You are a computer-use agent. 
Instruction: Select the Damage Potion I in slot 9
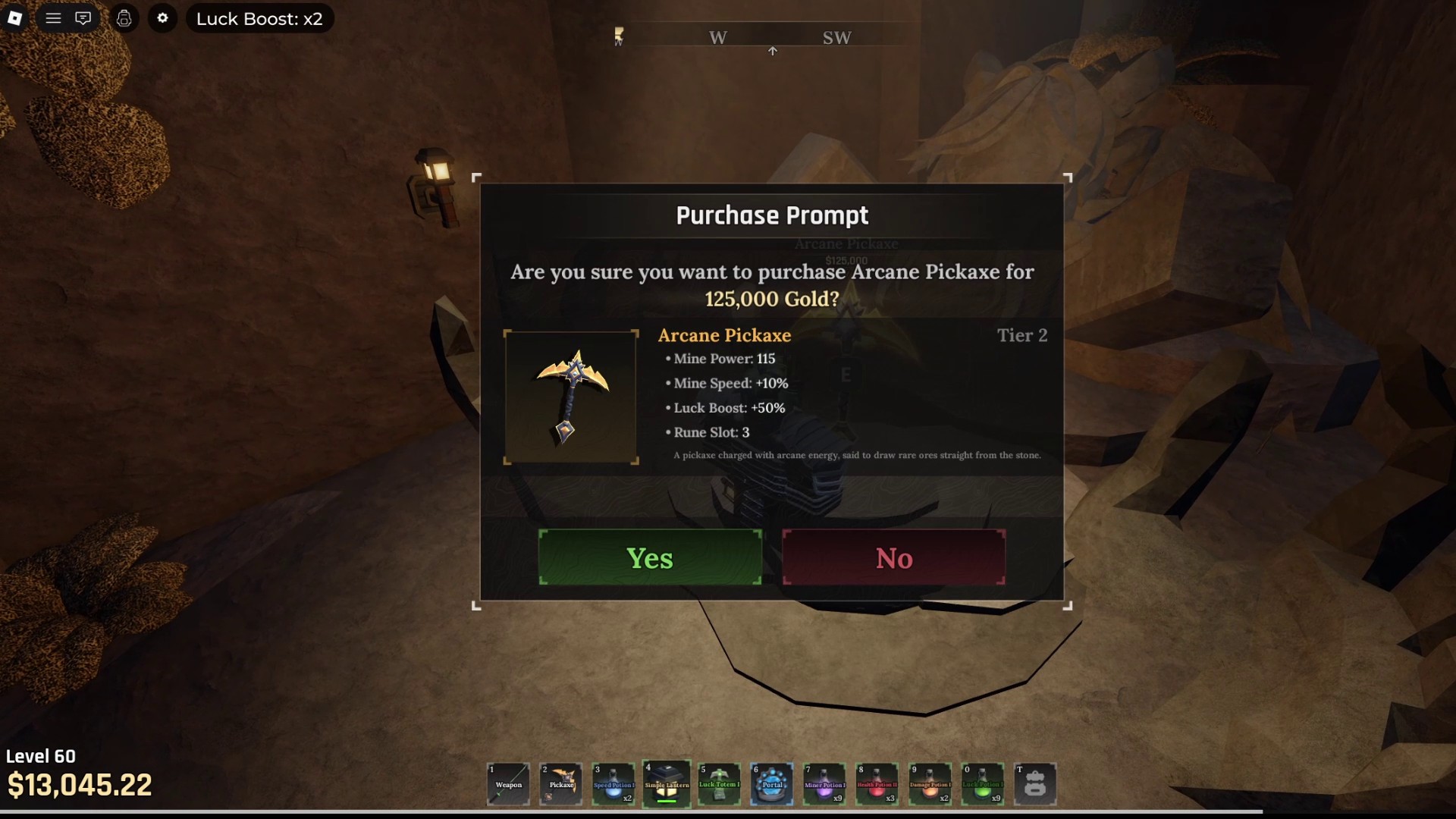[x=930, y=784]
